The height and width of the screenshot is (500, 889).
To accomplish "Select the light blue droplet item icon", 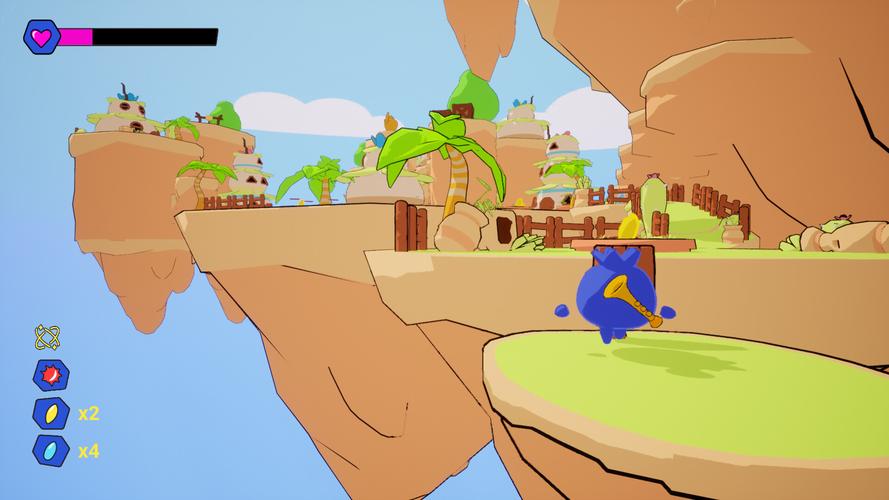I will (x=50, y=451).
